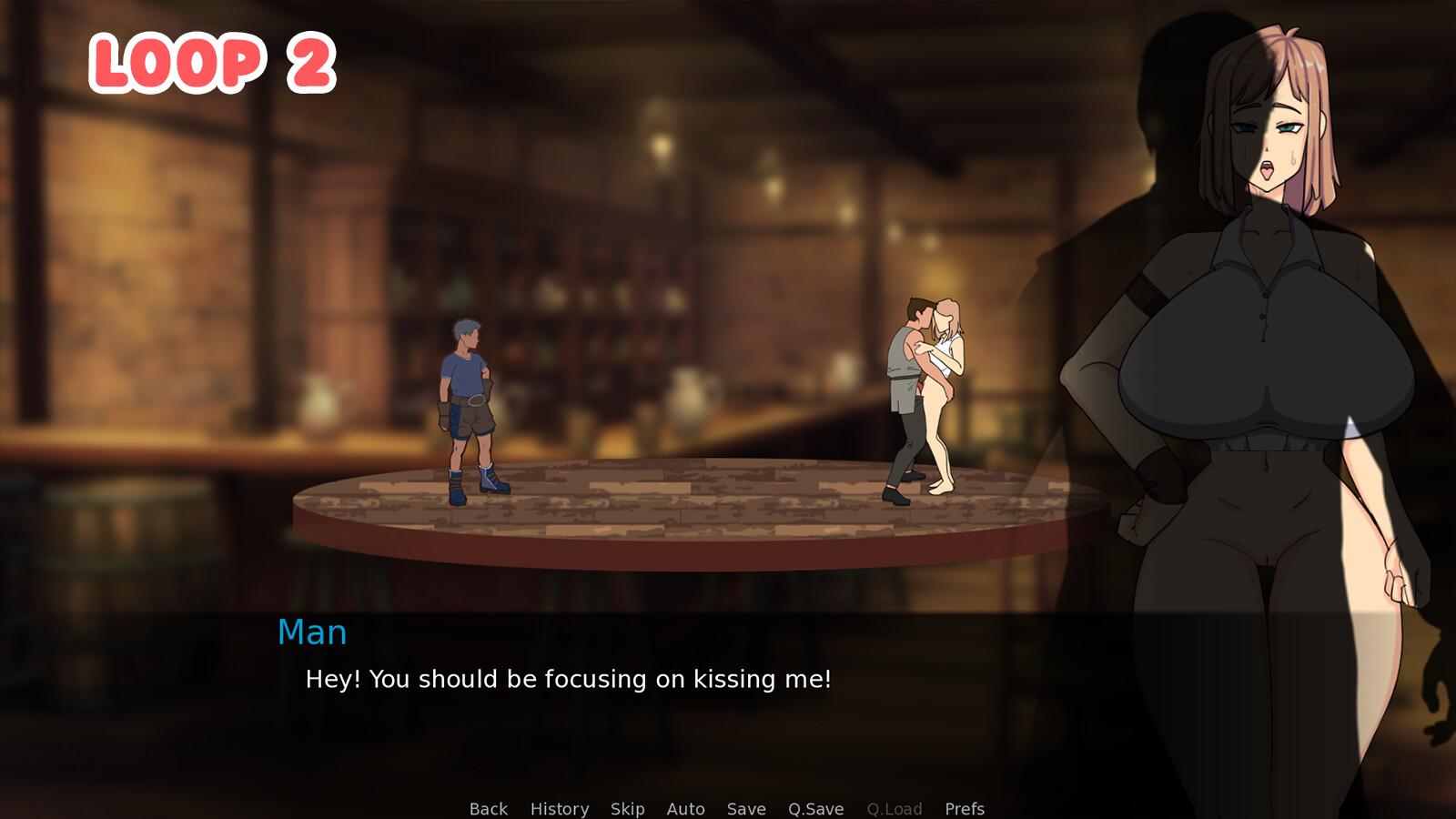Image resolution: width=1456 pixels, height=819 pixels.
Task: Toggle Skip mode
Action: (x=627, y=809)
